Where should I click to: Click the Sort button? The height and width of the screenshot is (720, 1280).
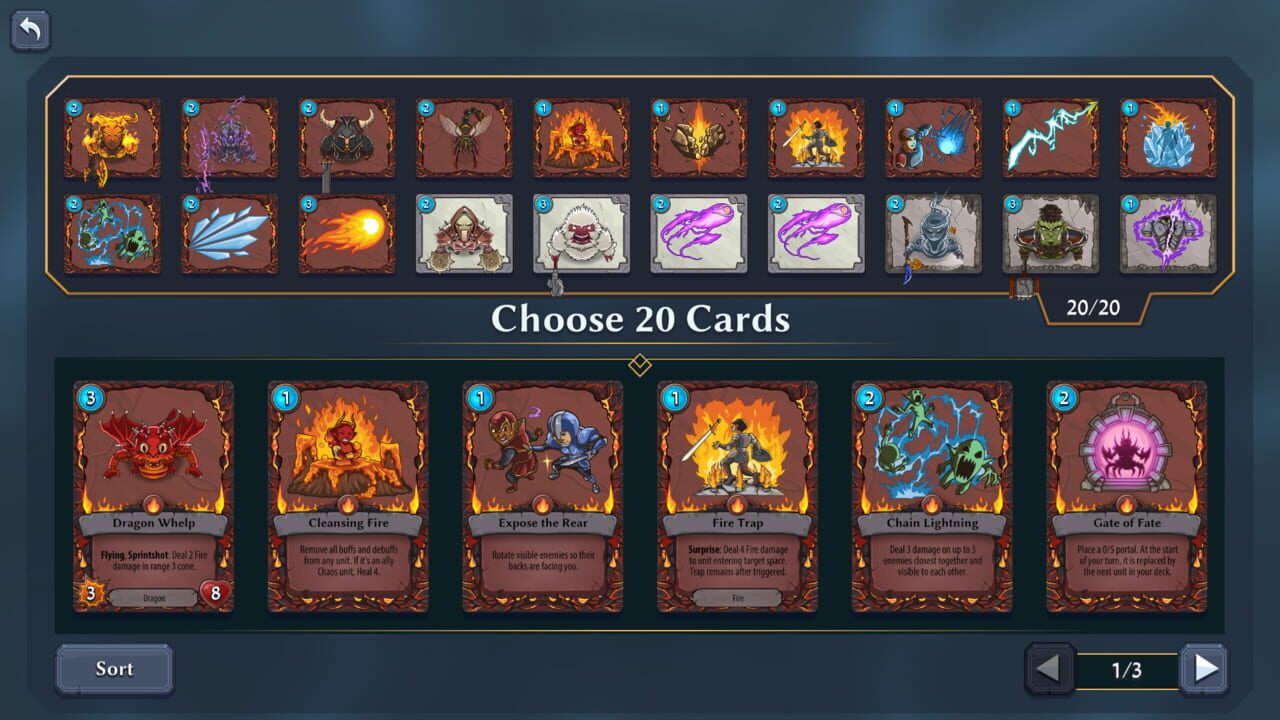[x=113, y=669]
